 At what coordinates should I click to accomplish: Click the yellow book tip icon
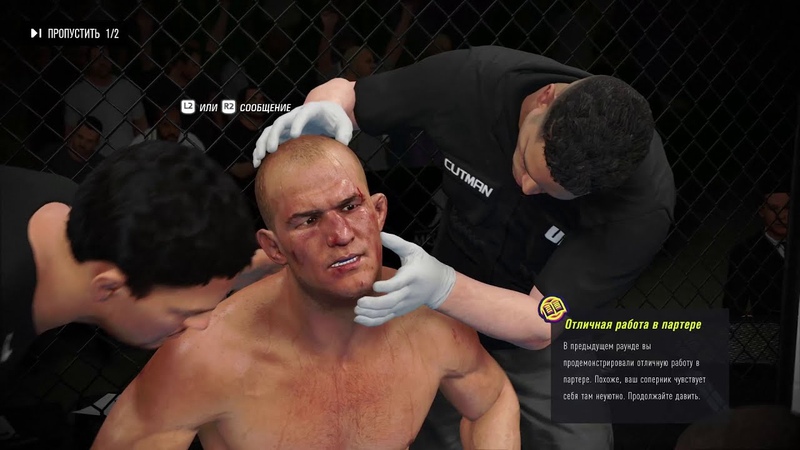click(551, 307)
